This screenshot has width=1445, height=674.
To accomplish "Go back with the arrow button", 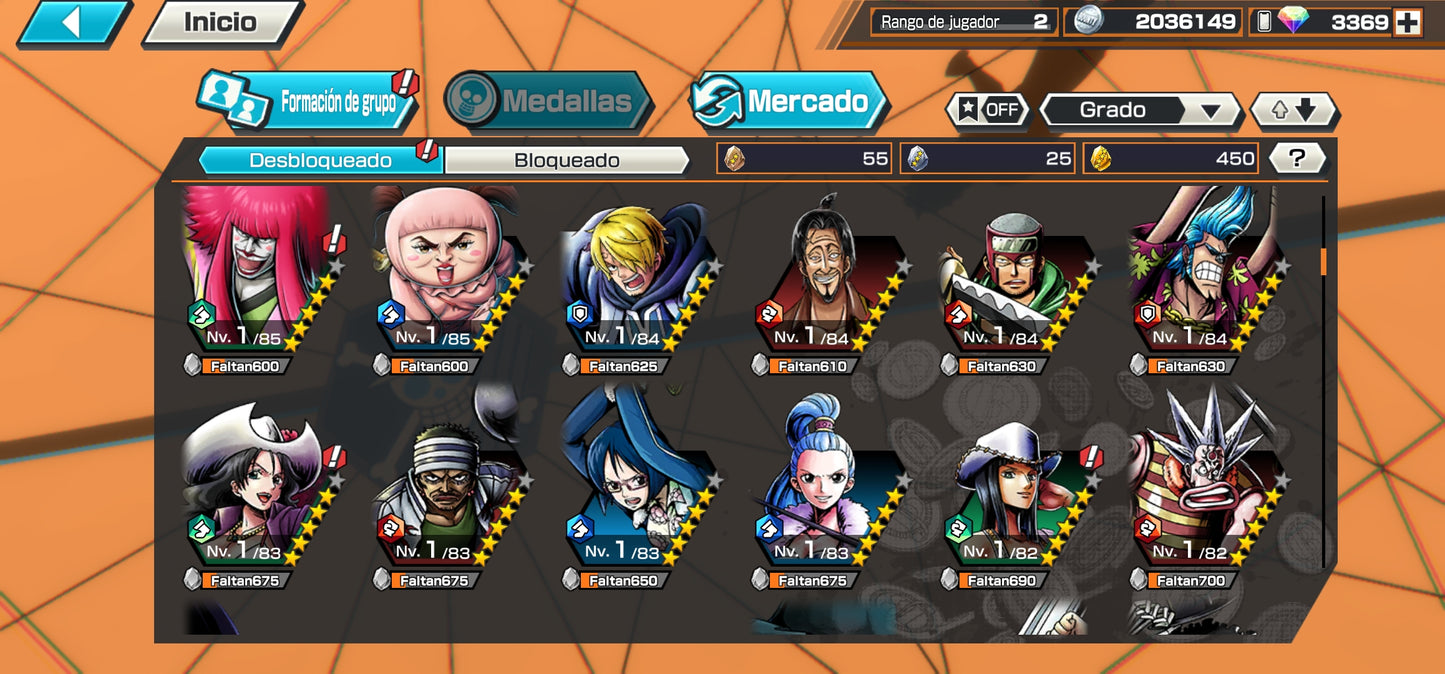I will tap(72, 22).
